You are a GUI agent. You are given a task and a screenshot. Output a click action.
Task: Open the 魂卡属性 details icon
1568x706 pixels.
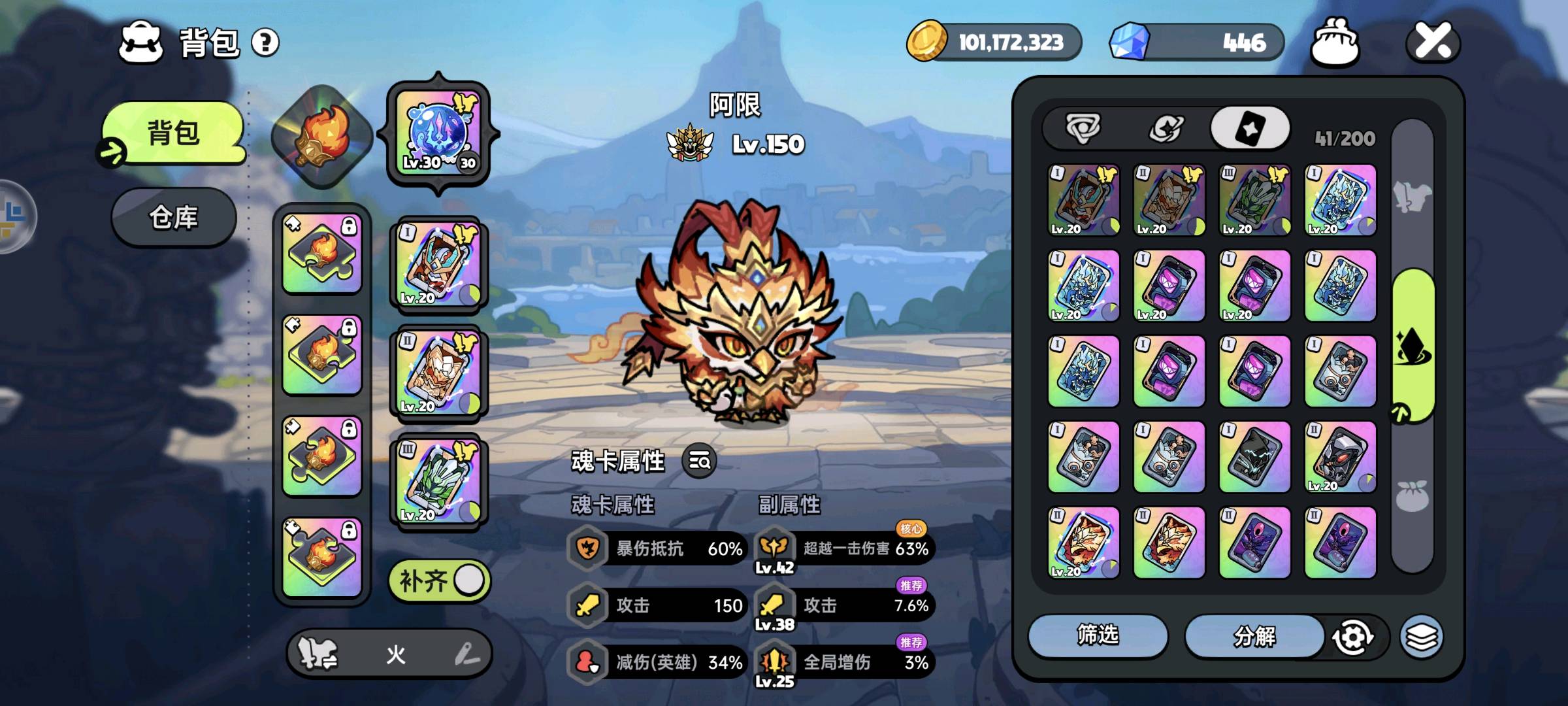coord(699,462)
